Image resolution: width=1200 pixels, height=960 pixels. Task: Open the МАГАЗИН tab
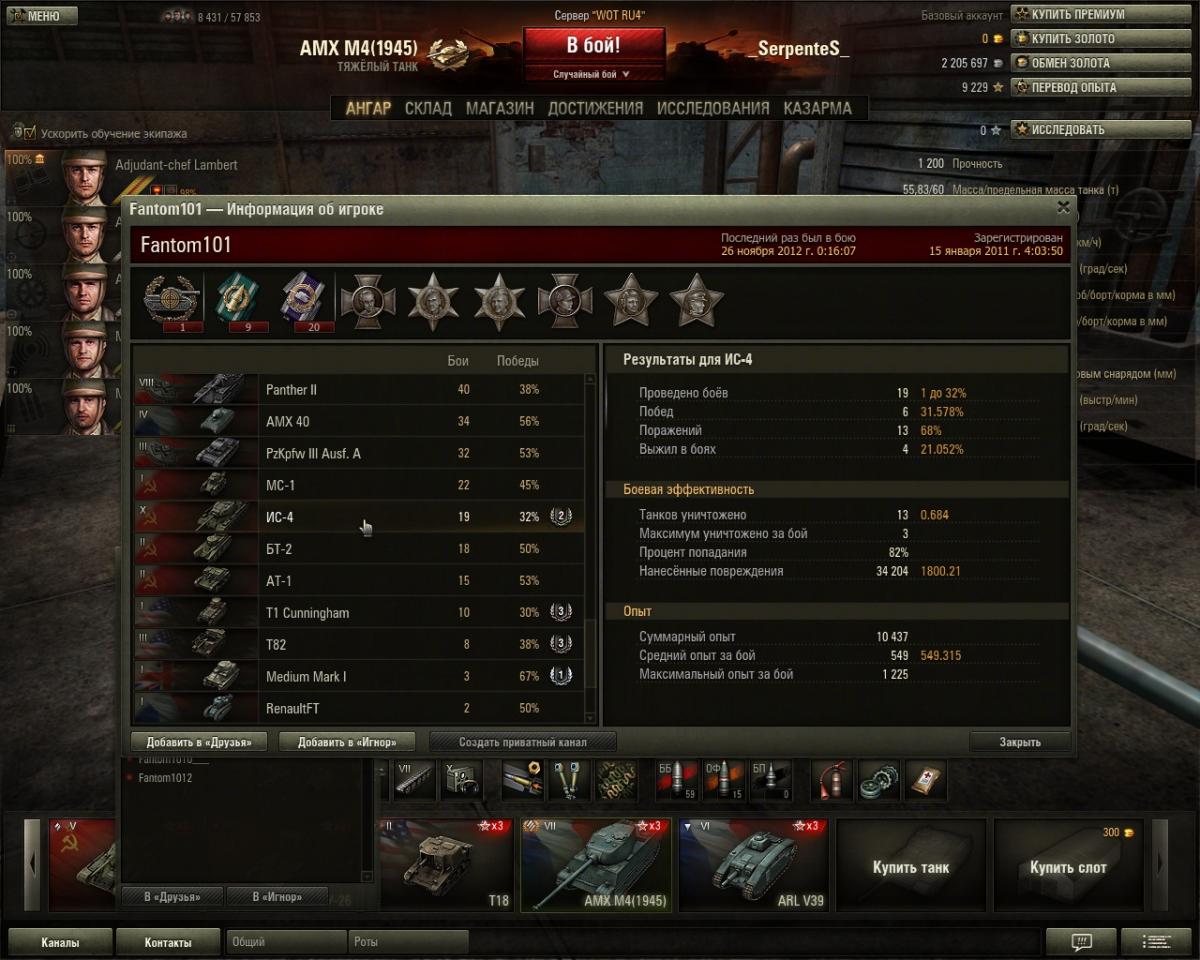click(x=499, y=108)
